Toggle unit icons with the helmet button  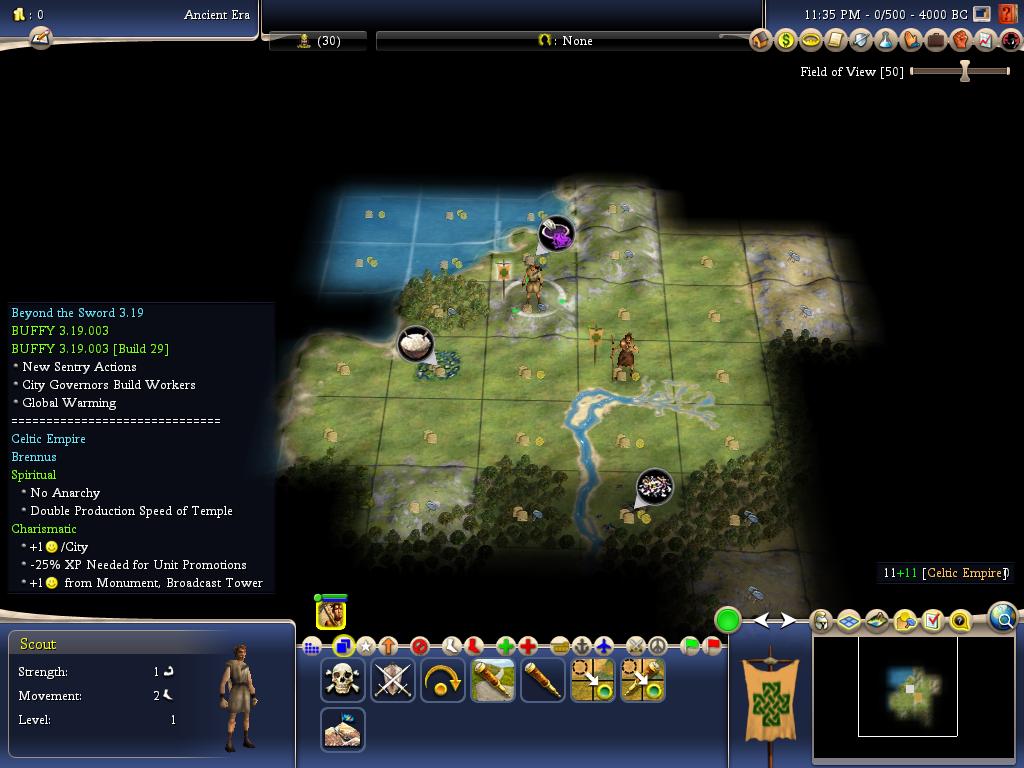click(x=821, y=621)
